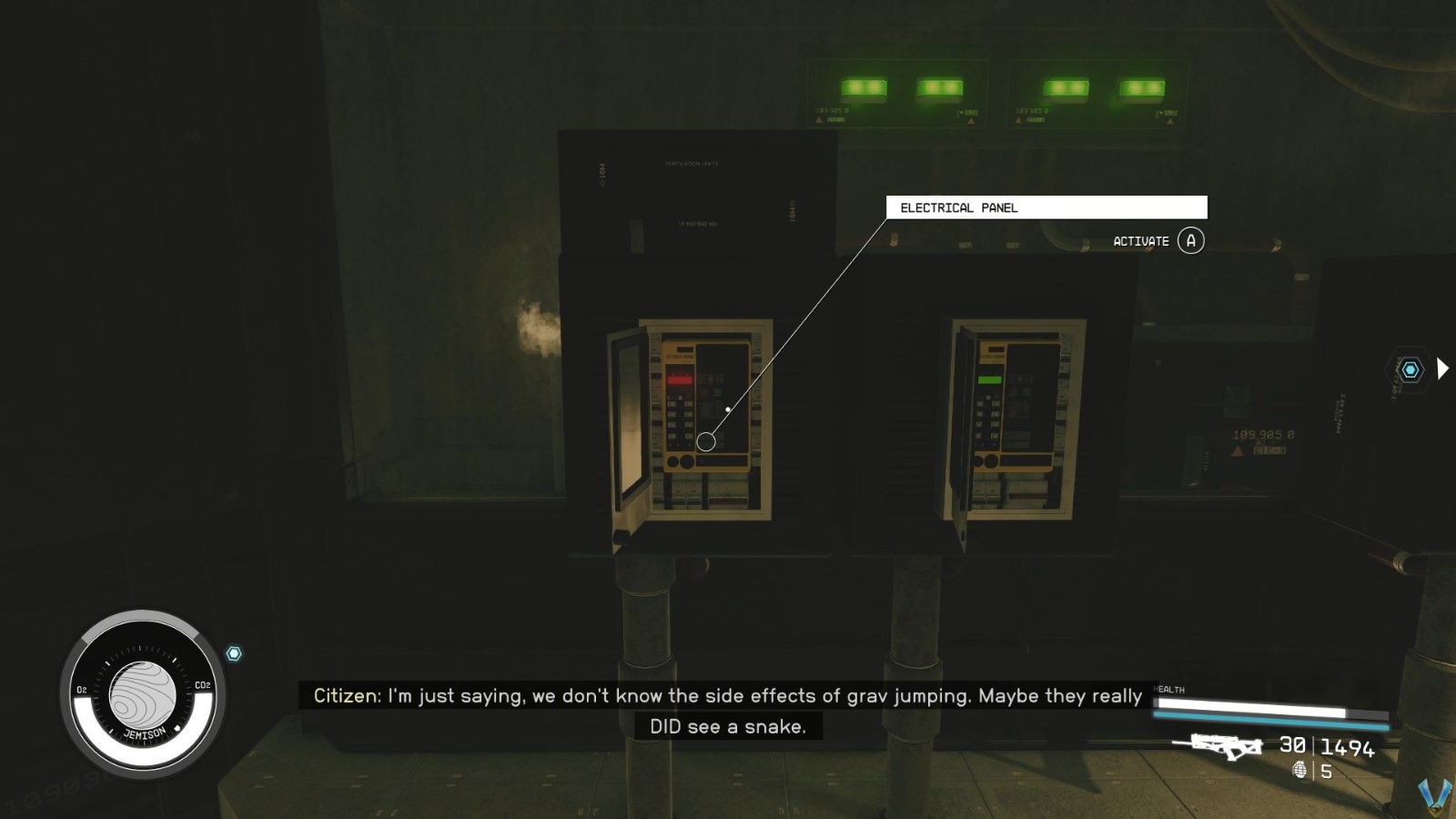
Task: Click the hexagonal quest marker beside the compass
Action: (235, 652)
